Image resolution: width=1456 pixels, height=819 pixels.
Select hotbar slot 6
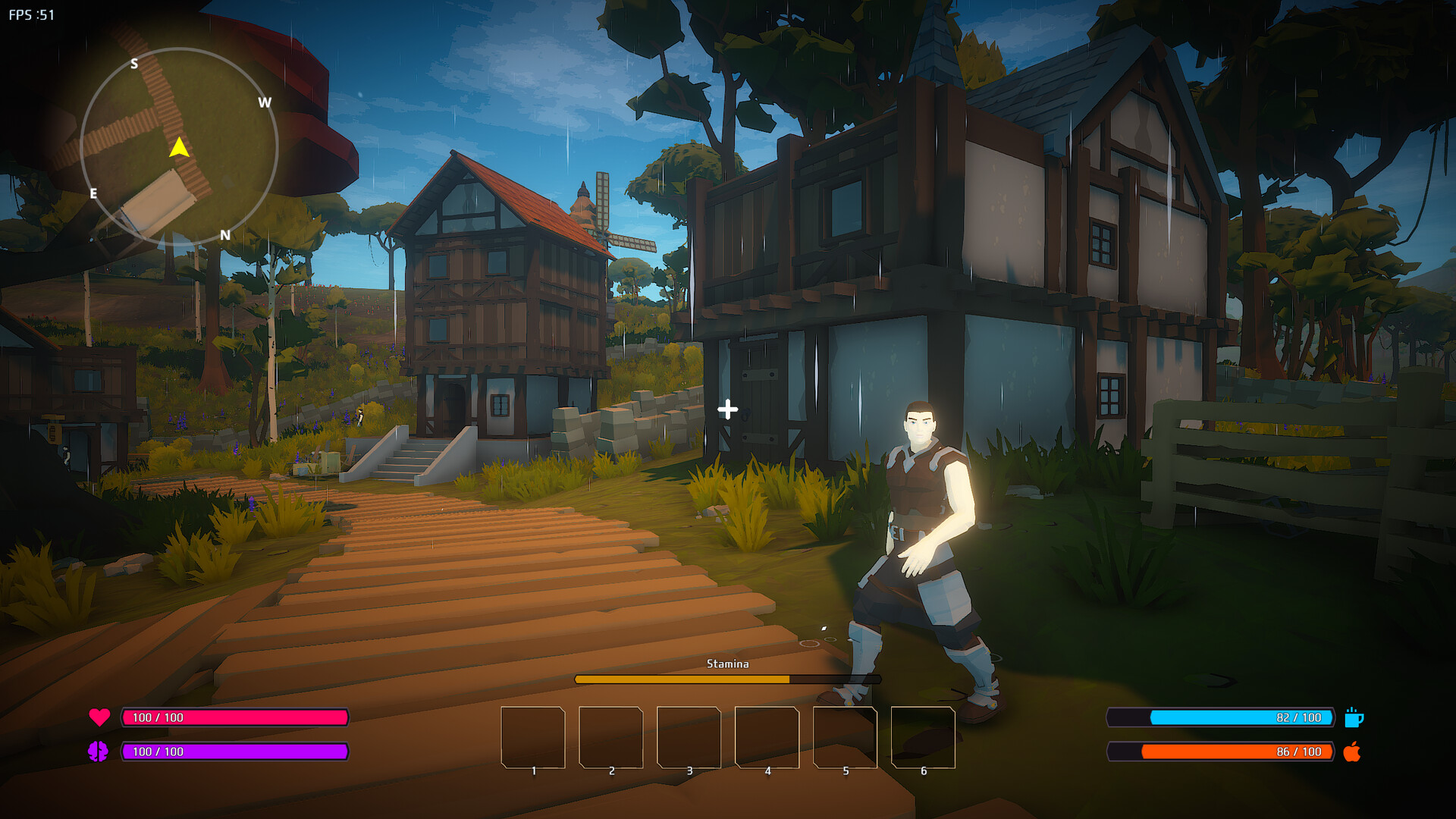[923, 738]
